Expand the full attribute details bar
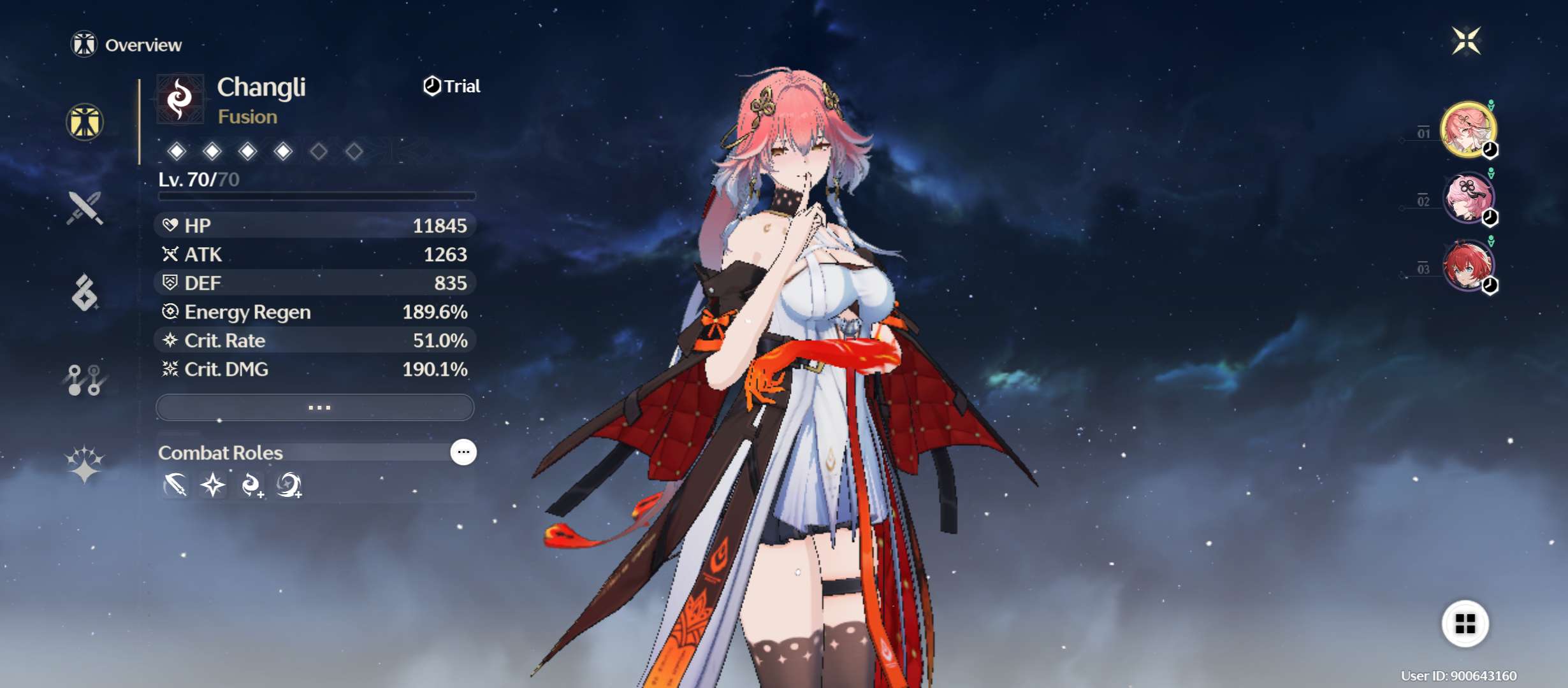The height and width of the screenshot is (688, 1568). pos(316,407)
